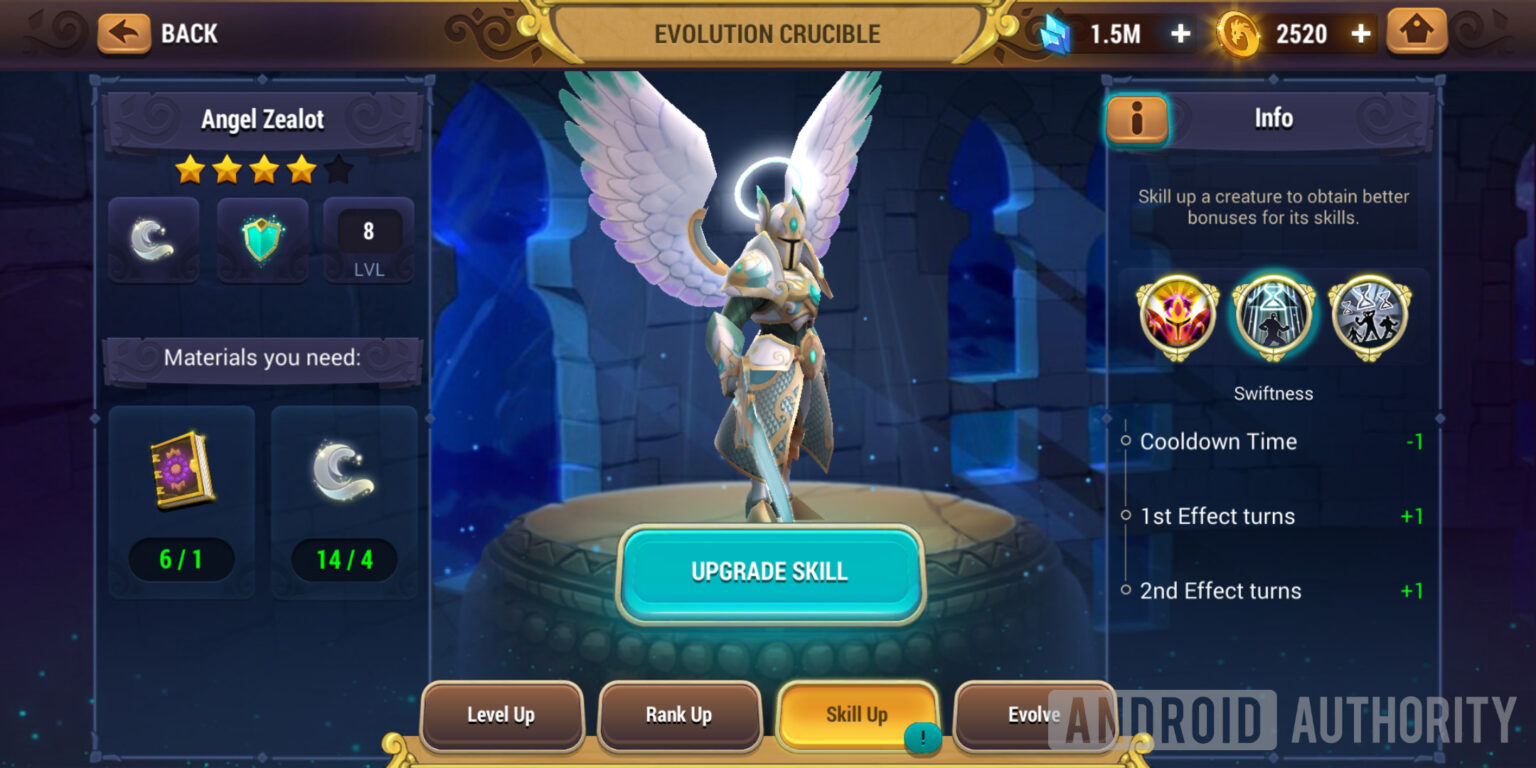Select the 1st Effect turns bullet marker
1536x768 pixels.
[x=1126, y=516]
